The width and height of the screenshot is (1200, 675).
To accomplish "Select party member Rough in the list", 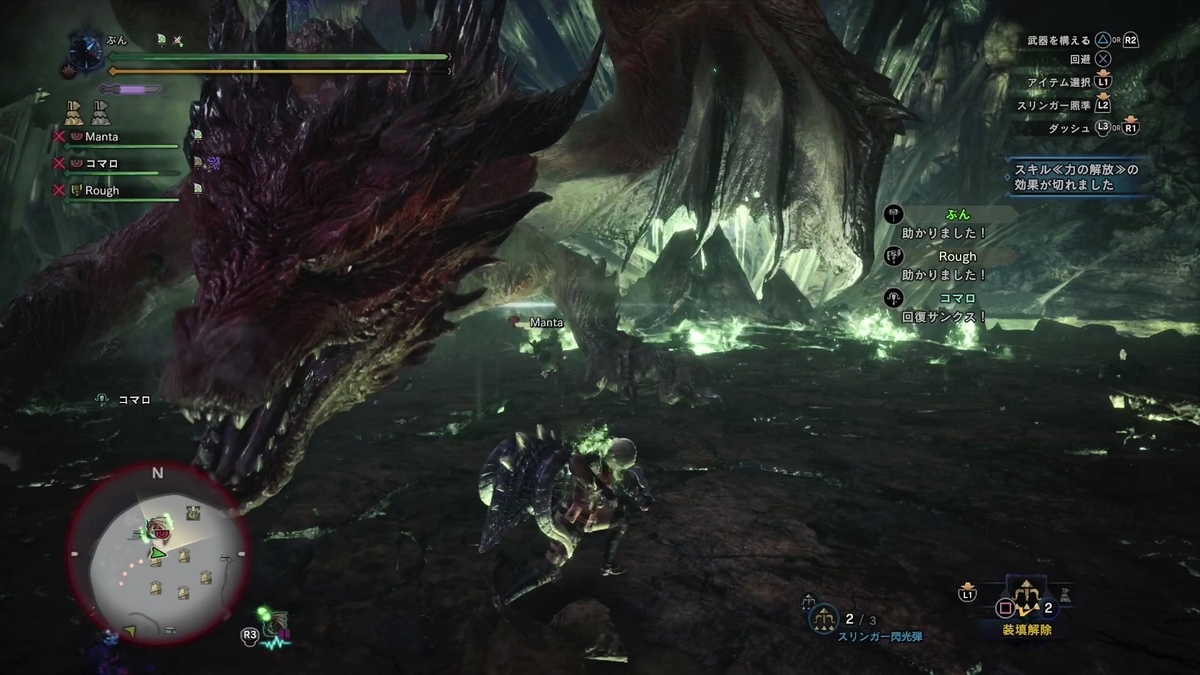I will (x=102, y=190).
